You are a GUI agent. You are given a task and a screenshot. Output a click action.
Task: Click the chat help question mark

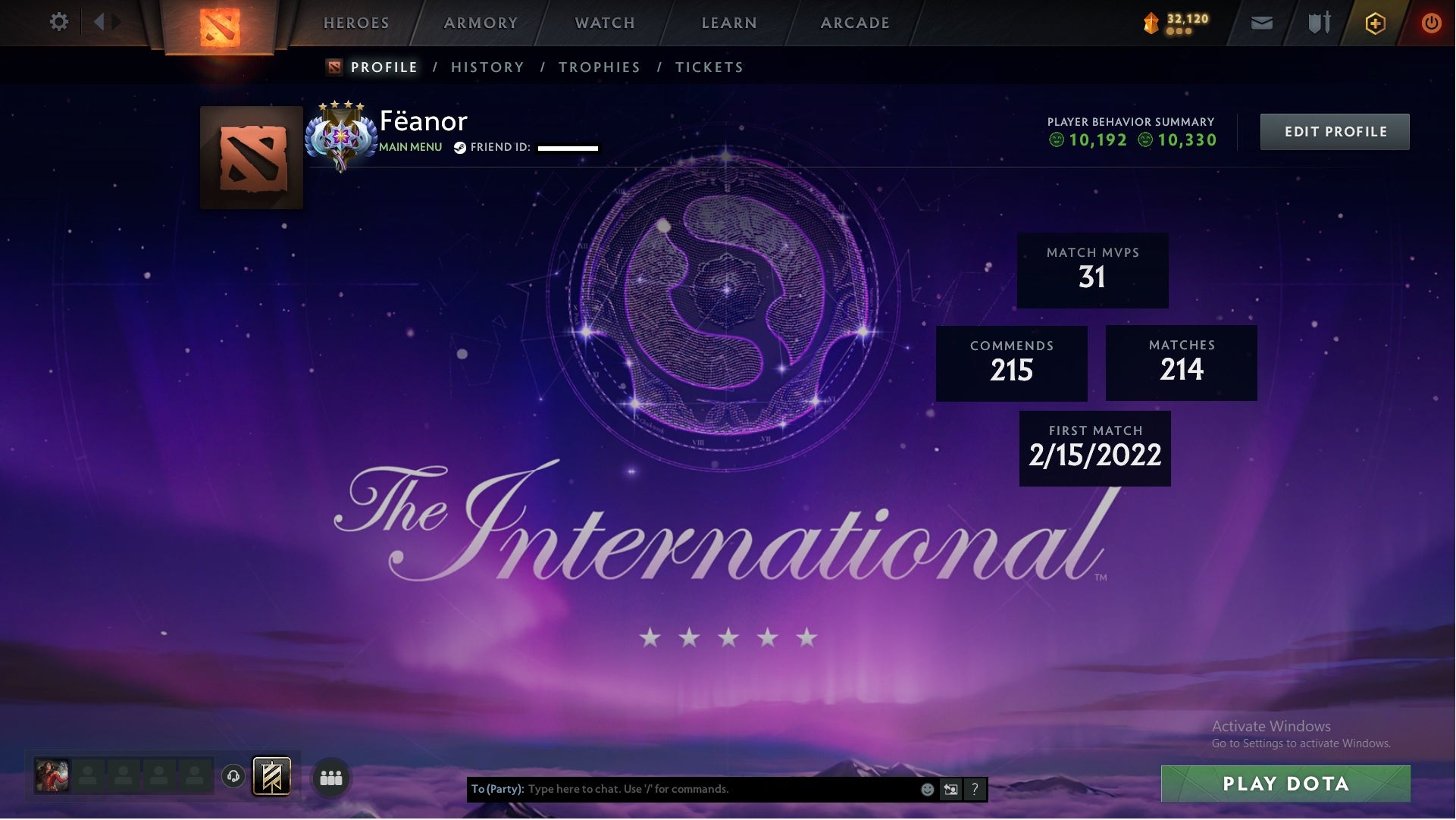click(975, 789)
